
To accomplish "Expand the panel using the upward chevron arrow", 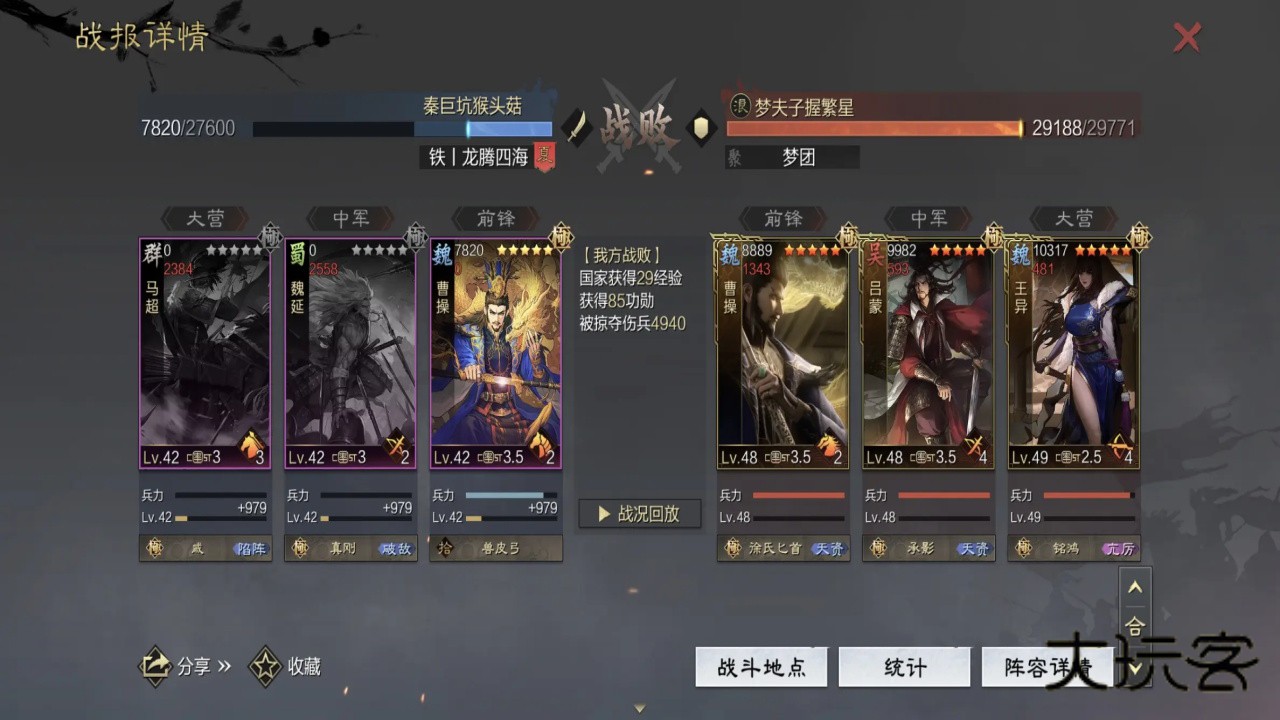I will coord(1135,589).
